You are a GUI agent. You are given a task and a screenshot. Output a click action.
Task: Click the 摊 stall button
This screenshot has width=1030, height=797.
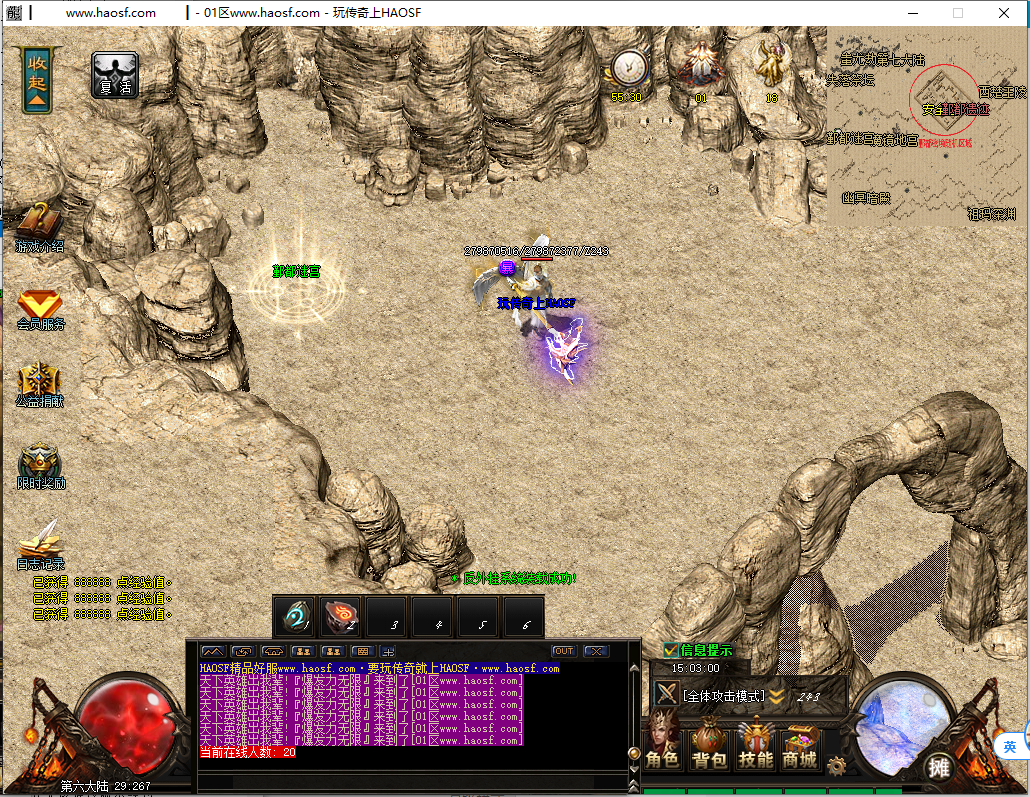click(938, 767)
